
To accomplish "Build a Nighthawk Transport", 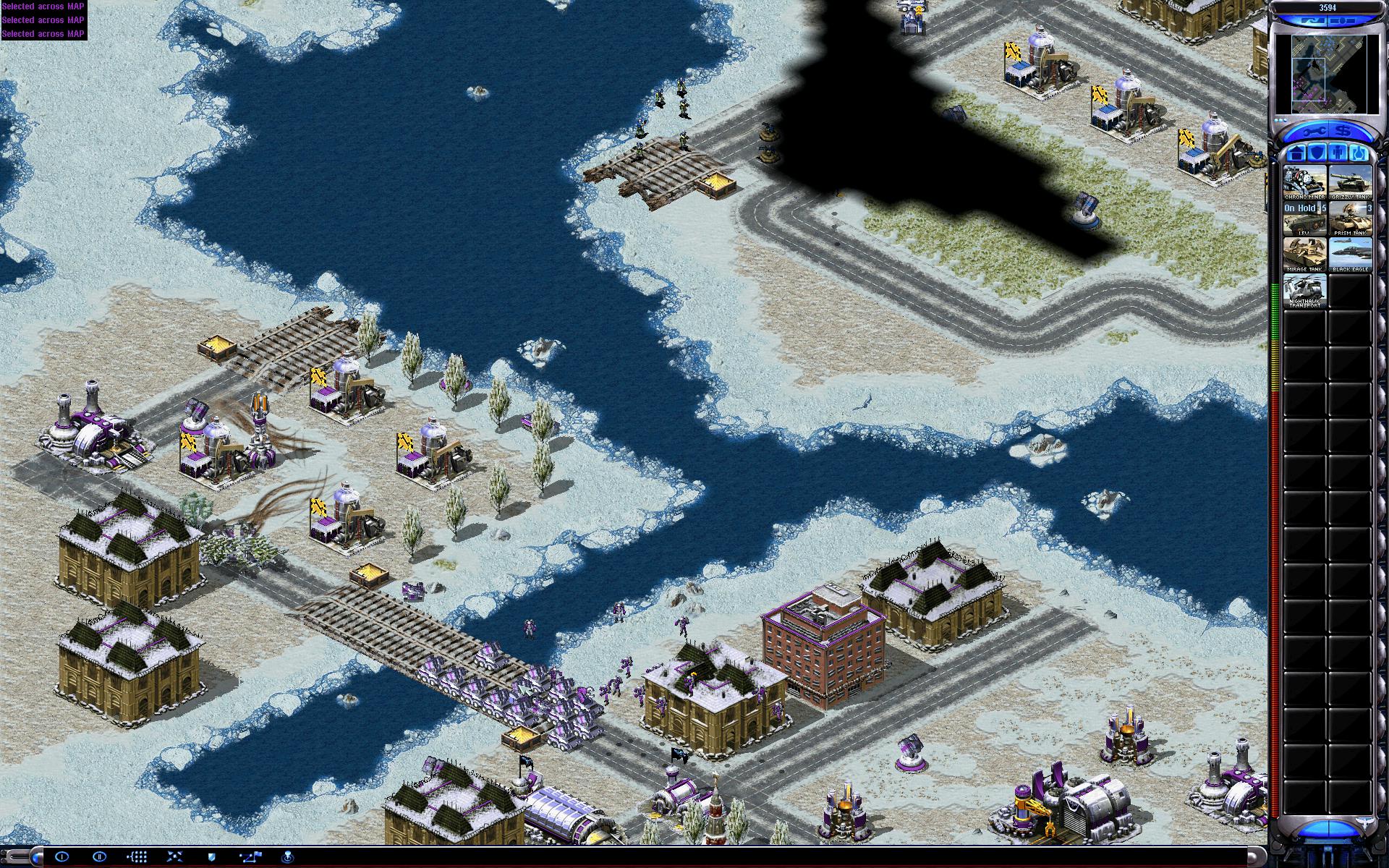I will click(1305, 290).
